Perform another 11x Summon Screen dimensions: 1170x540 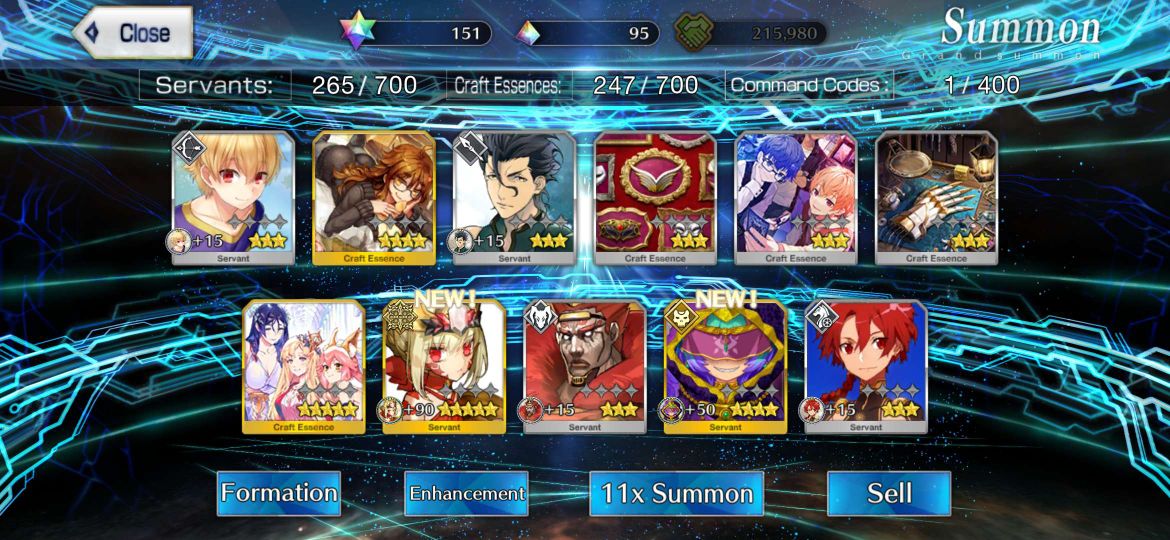point(676,493)
